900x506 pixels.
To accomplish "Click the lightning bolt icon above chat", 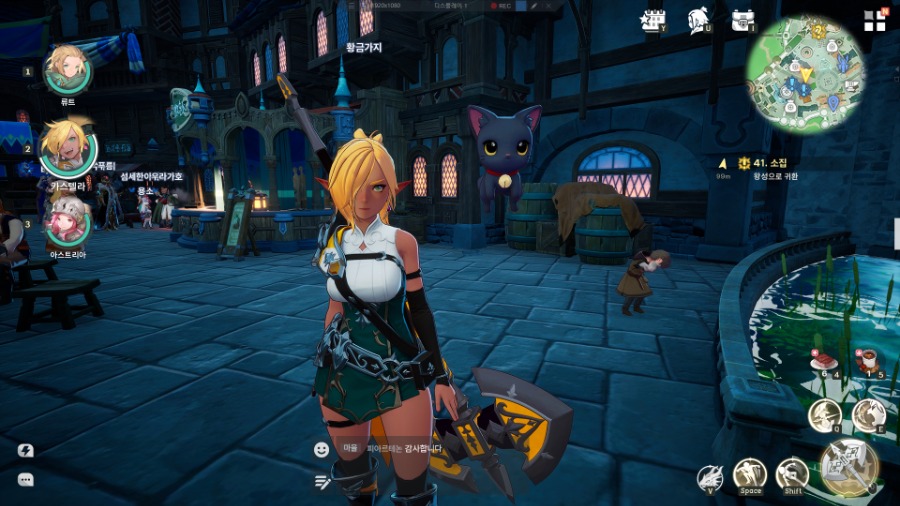I will coord(26,451).
